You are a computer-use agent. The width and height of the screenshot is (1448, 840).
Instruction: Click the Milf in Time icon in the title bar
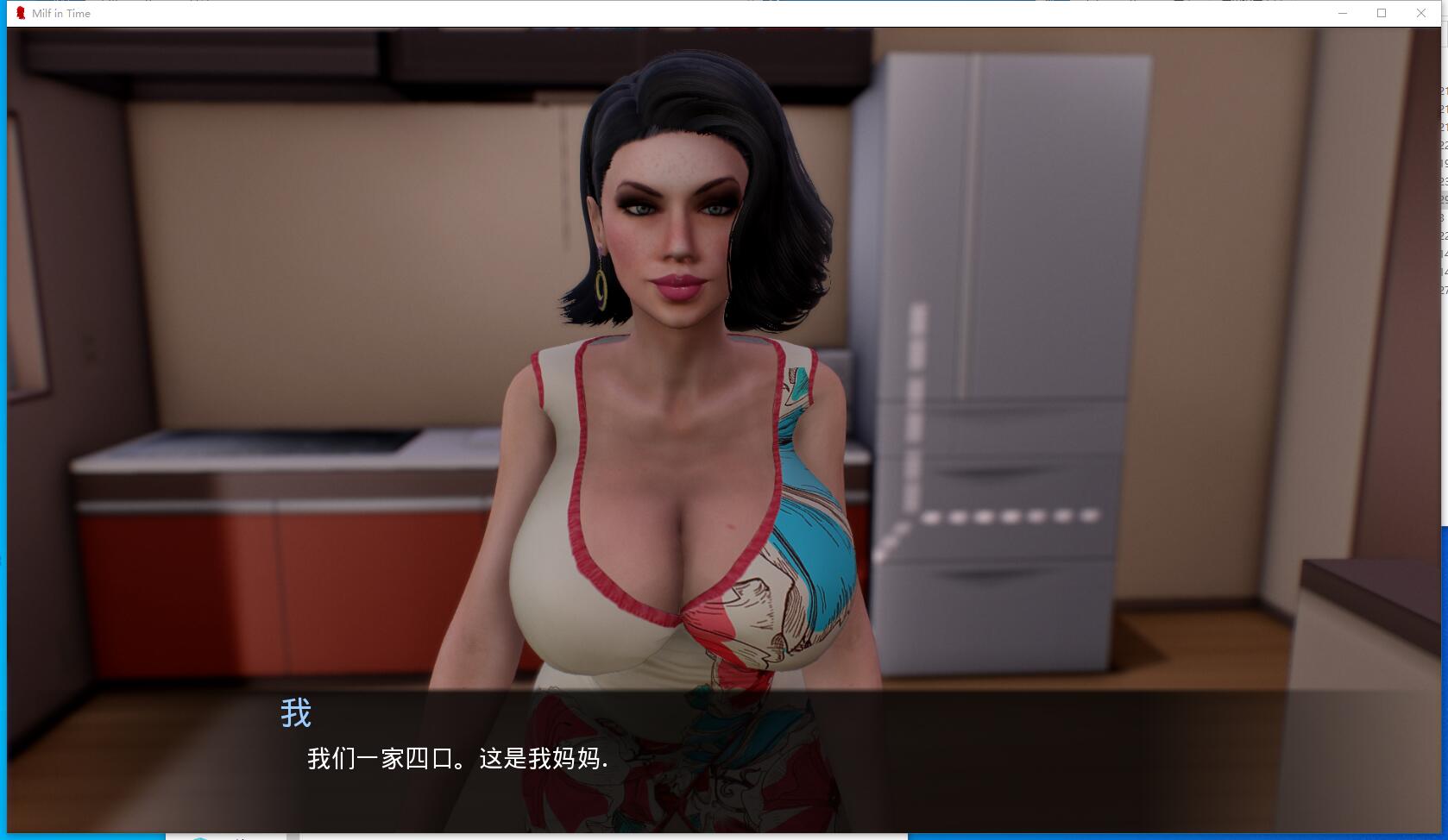[22, 13]
